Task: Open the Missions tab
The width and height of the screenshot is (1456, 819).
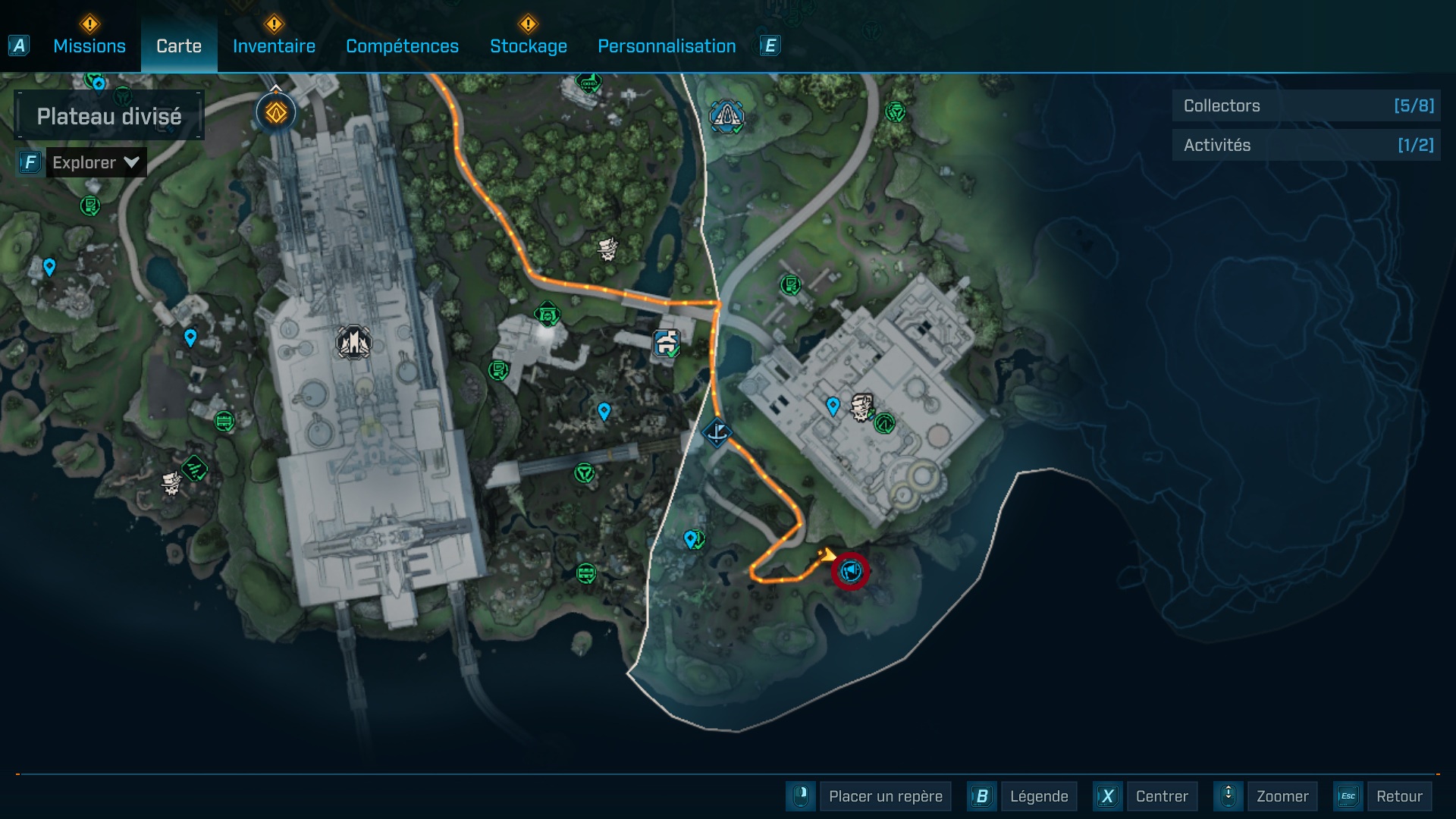Action: [89, 46]
